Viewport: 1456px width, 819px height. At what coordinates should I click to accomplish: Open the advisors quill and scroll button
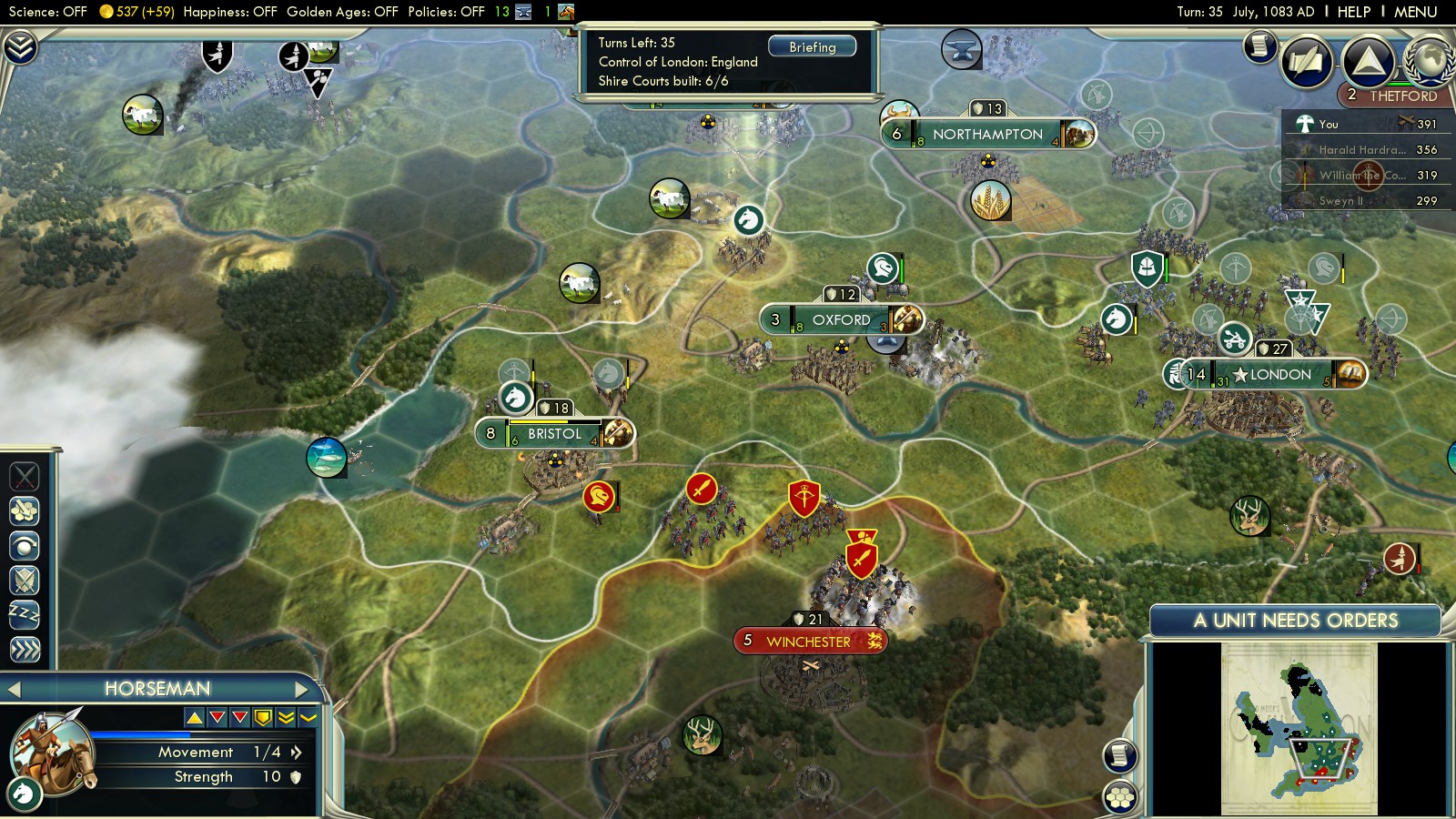coord(1307,62)
